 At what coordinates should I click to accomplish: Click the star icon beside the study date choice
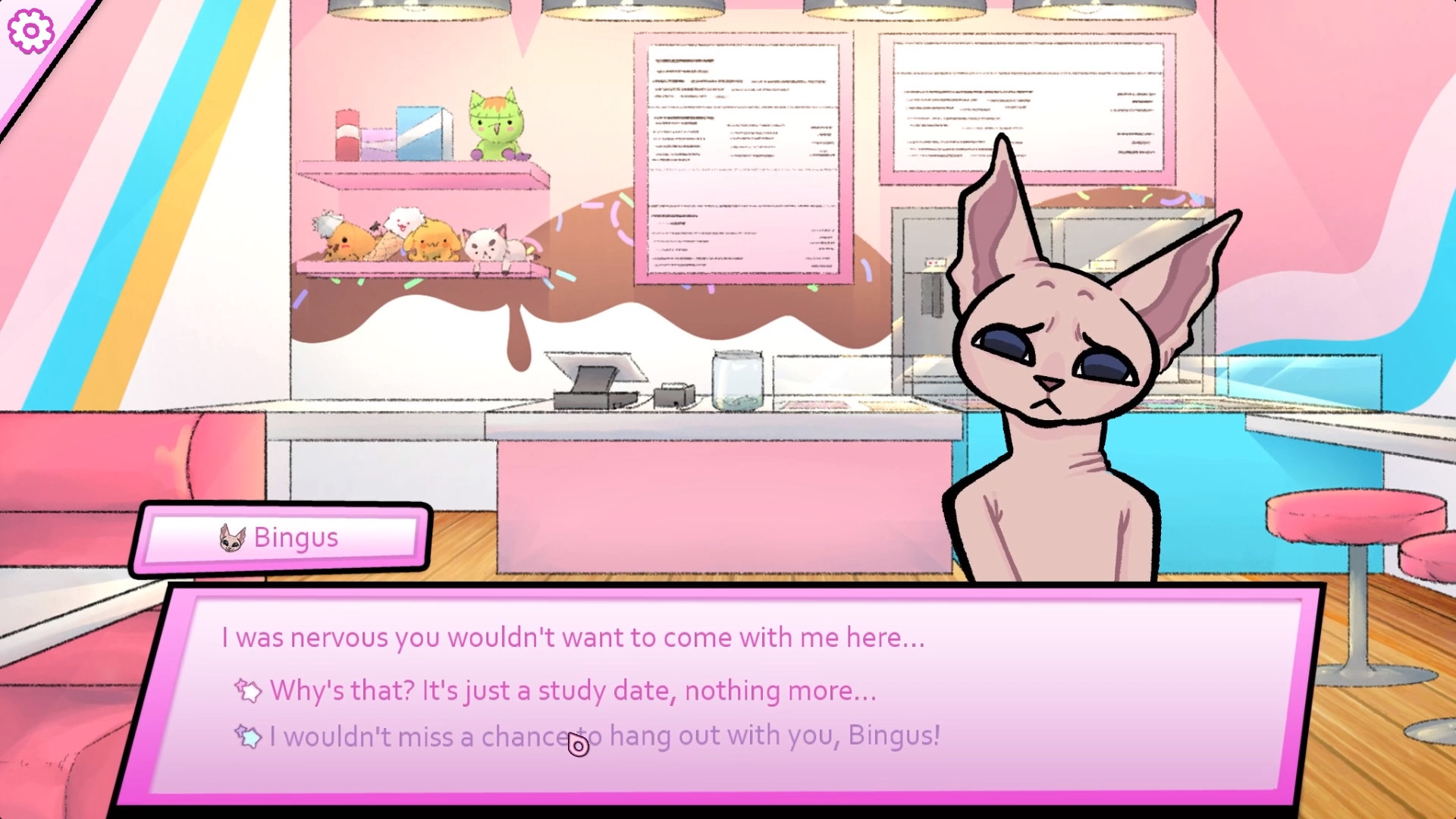[249, 691]
